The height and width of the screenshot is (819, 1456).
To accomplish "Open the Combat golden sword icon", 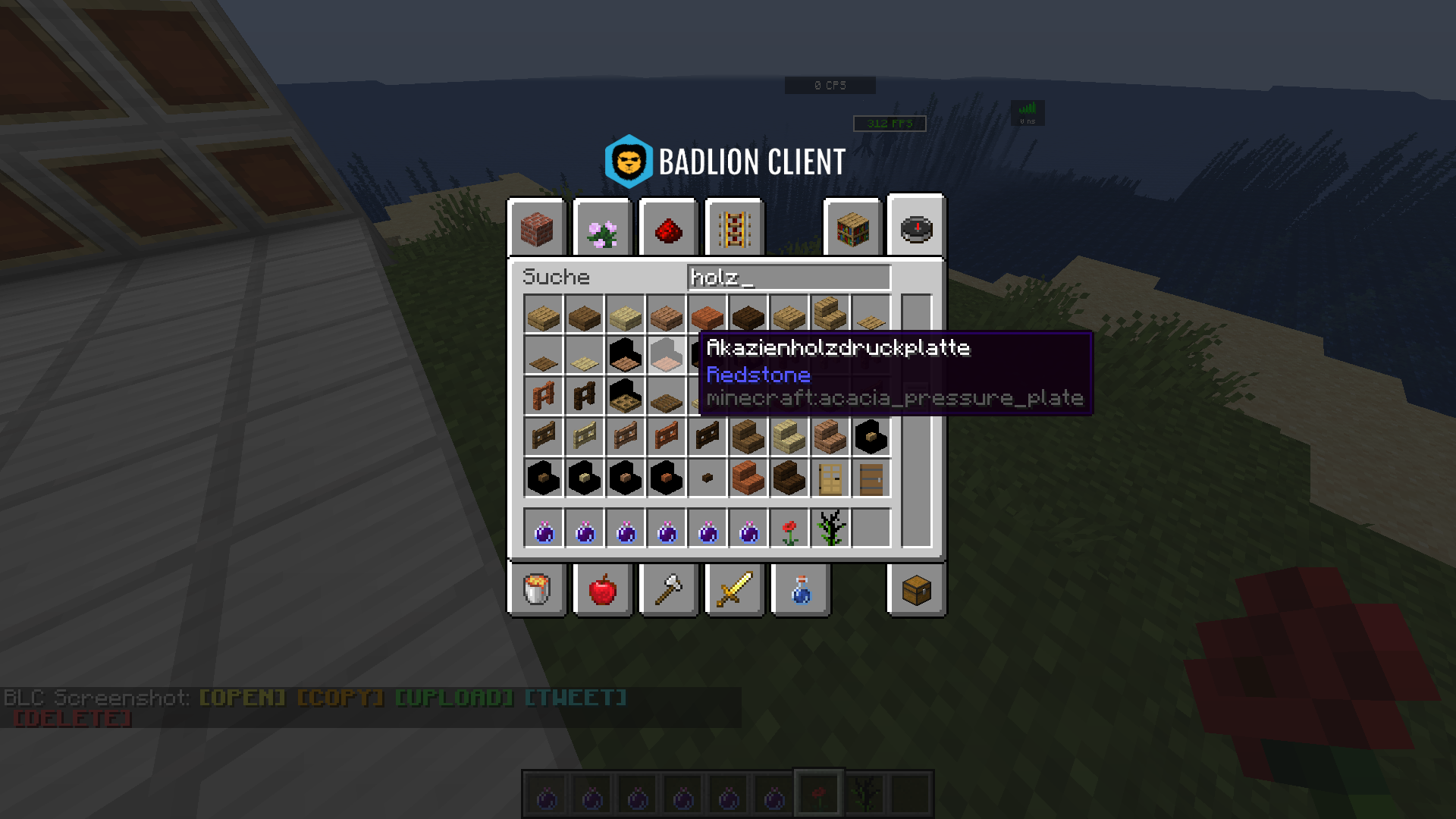I will pyautogui.click(x=733, y=591).
